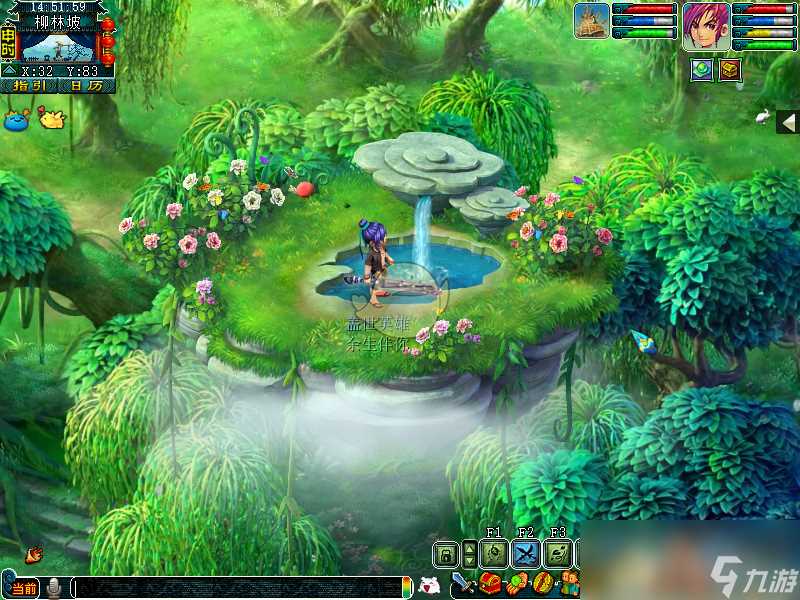Screen dimensions: 800x600
Task: Open the 指引 guide button
Action: (28, 86)
